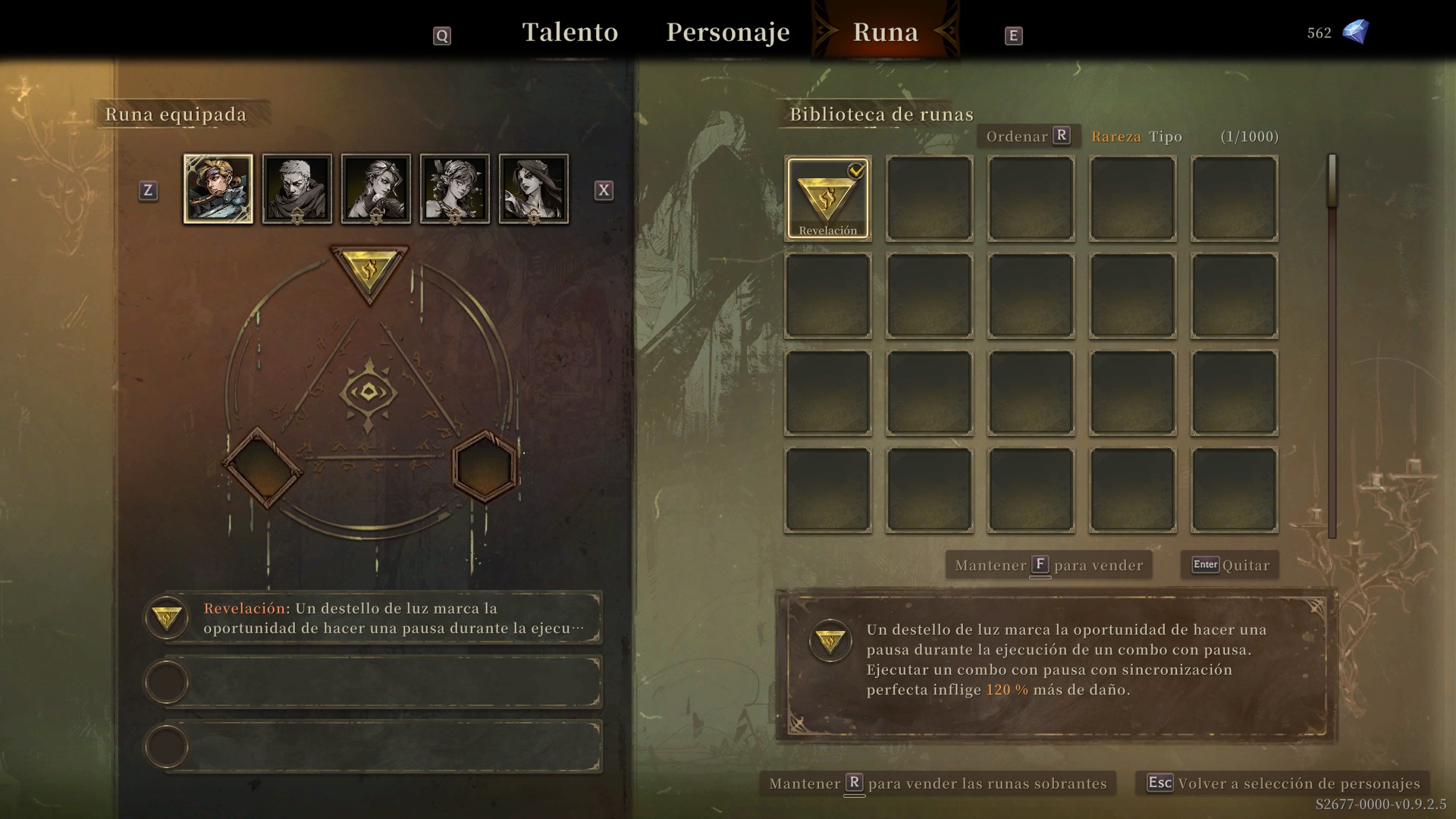This screenshot has width=1456, height=819.
Task: Select the empty diamond rune slot
Action: [x=262, y=468]
